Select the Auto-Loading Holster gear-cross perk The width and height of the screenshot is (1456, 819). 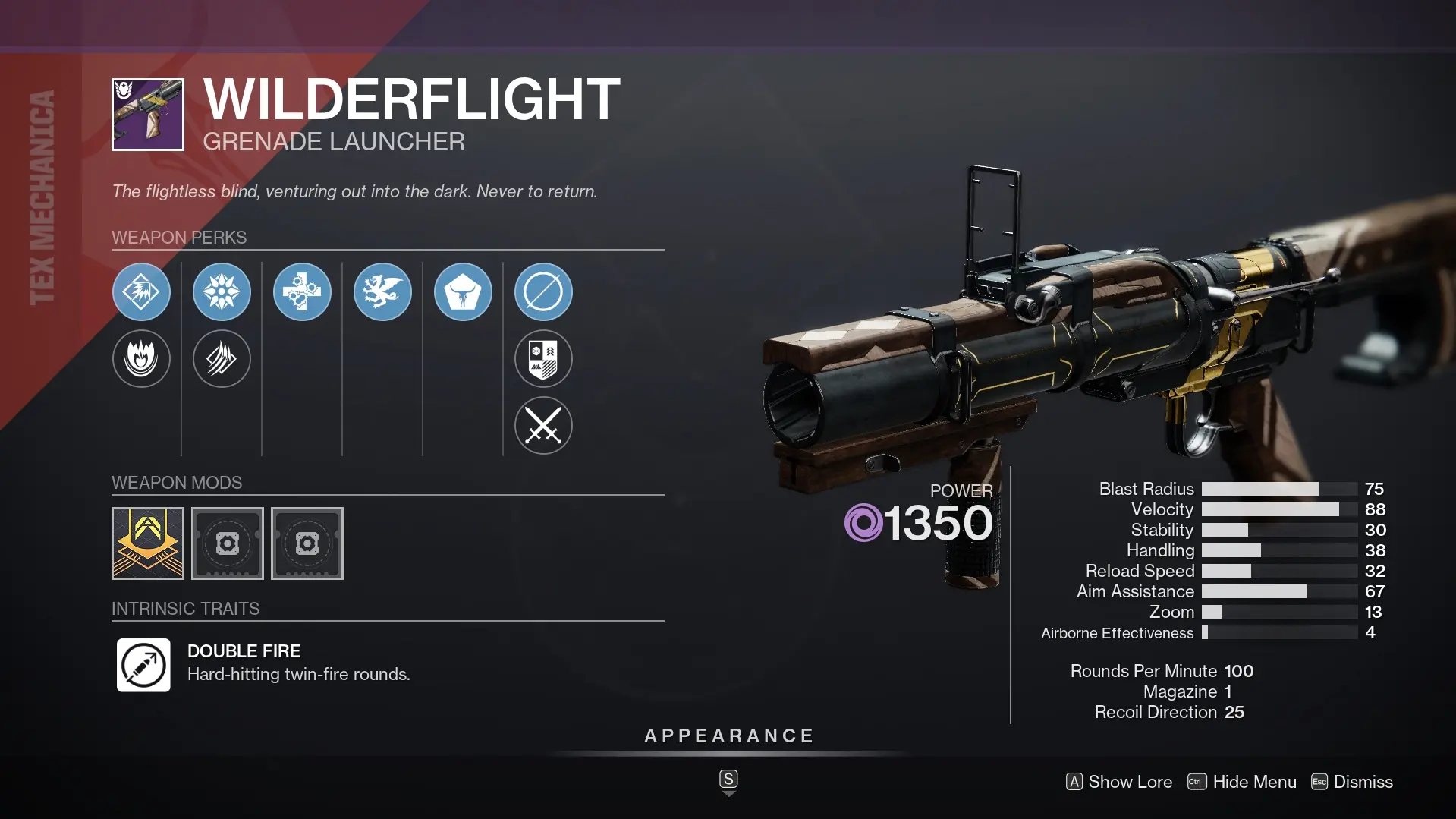click(x=302, y=291)
